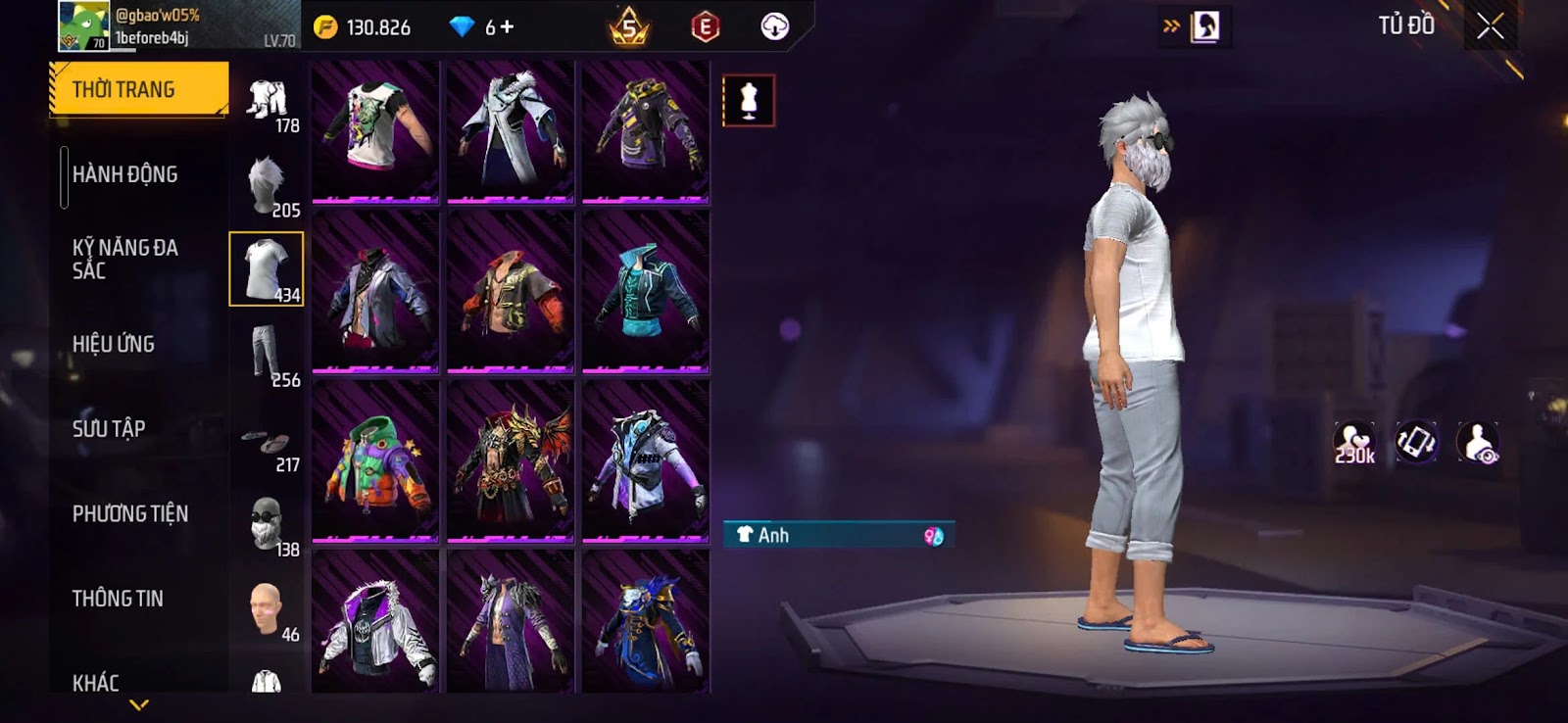The height and width of the screenshot is (723, 1568).
Task: Open the Thông Tin tab
Action: click(x=118, y=599)
